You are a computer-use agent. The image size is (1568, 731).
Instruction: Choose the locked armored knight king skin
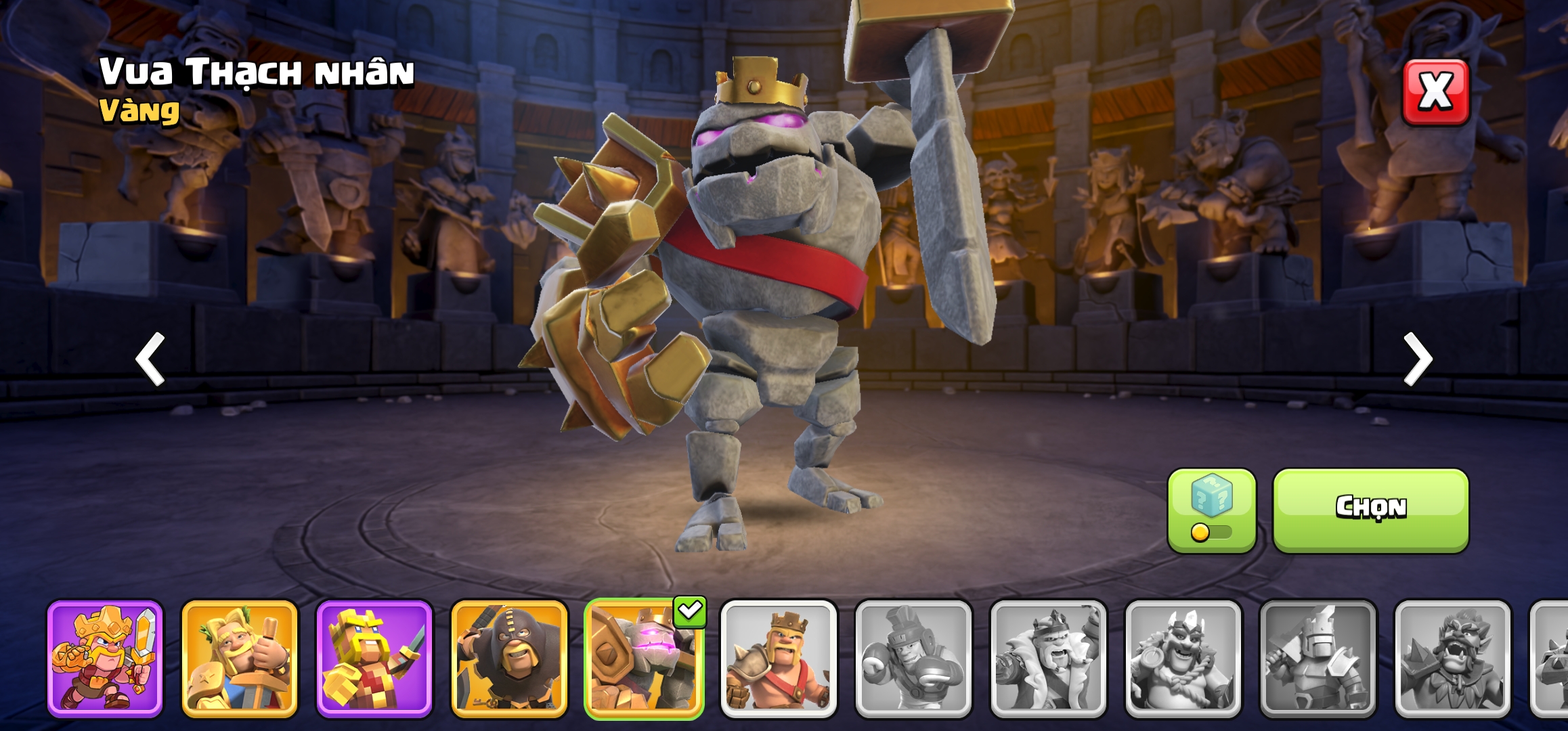pos(1317,658)
